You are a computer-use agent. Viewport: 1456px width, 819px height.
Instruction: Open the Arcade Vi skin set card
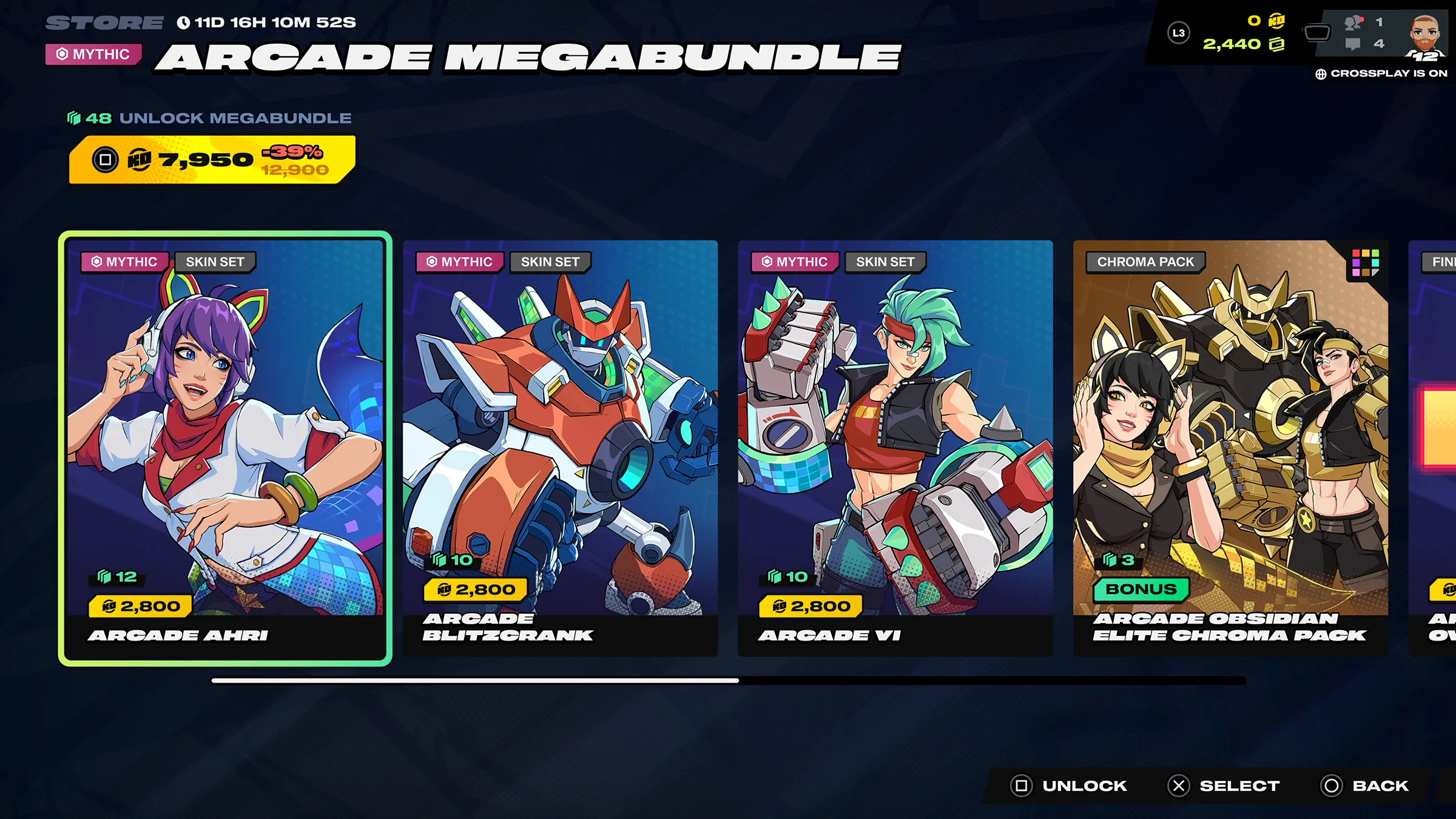(895, 448)
